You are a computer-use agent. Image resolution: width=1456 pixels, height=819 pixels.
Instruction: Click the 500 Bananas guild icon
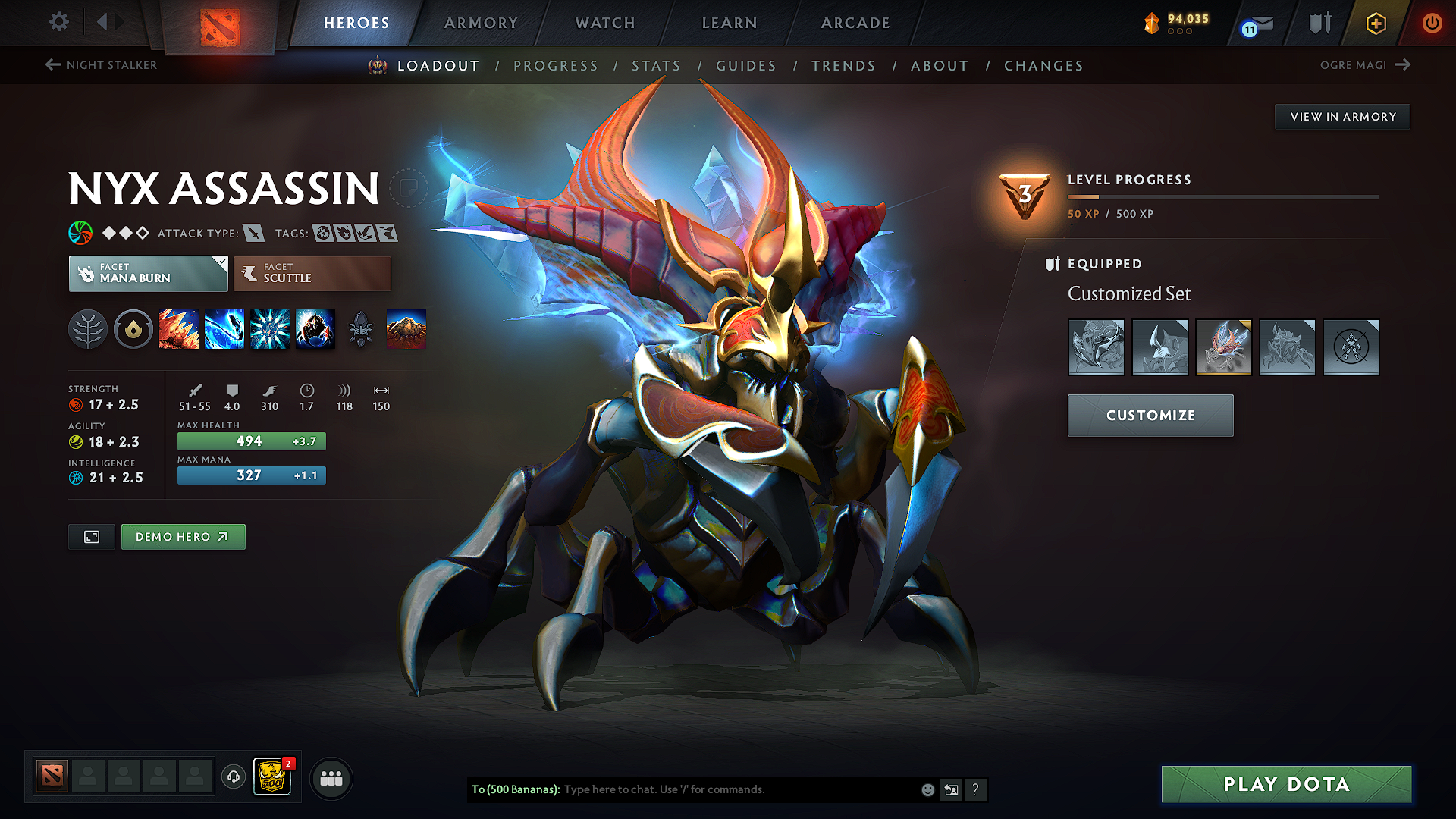(x=272, y=776)
